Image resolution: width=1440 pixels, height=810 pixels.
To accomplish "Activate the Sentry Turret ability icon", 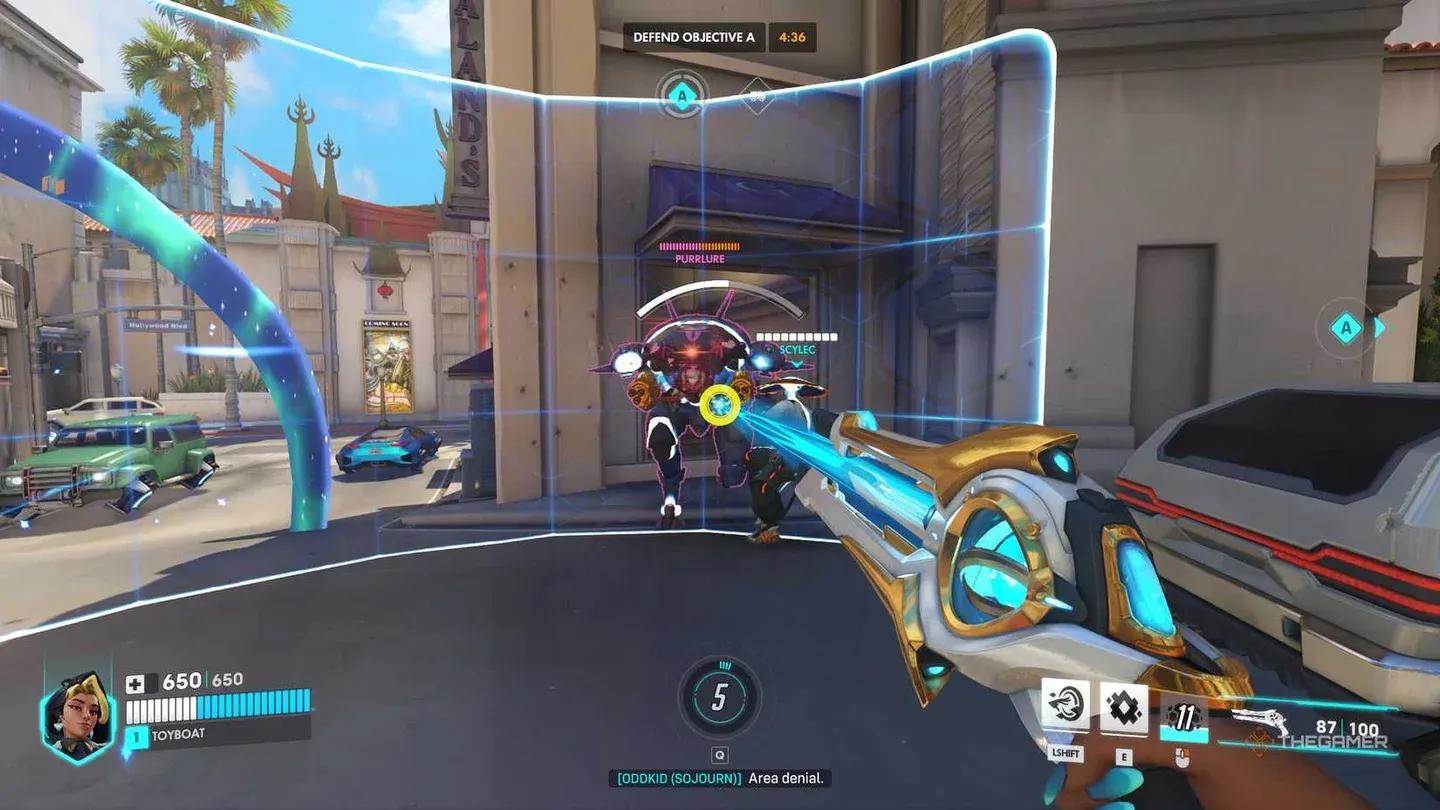I will (1065, 707).
